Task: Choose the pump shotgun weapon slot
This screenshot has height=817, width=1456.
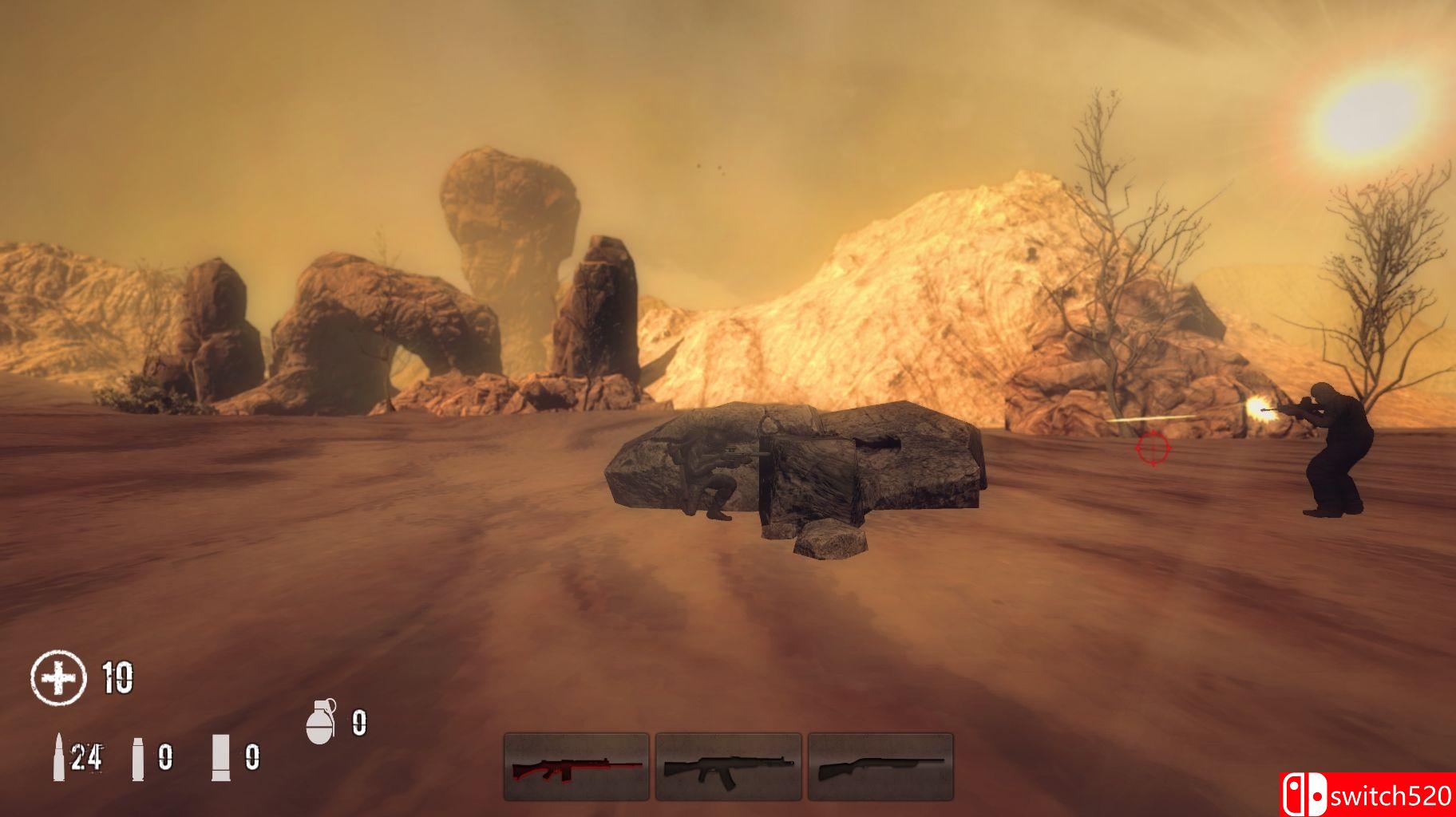Action: (880, 767)
